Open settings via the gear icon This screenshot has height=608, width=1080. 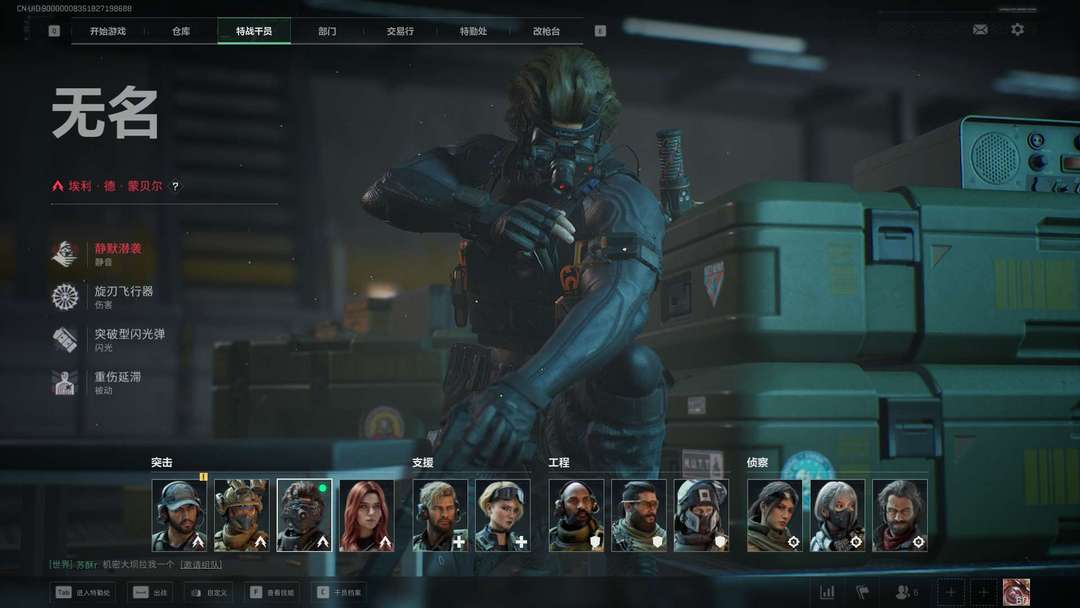pos(1017,30)
